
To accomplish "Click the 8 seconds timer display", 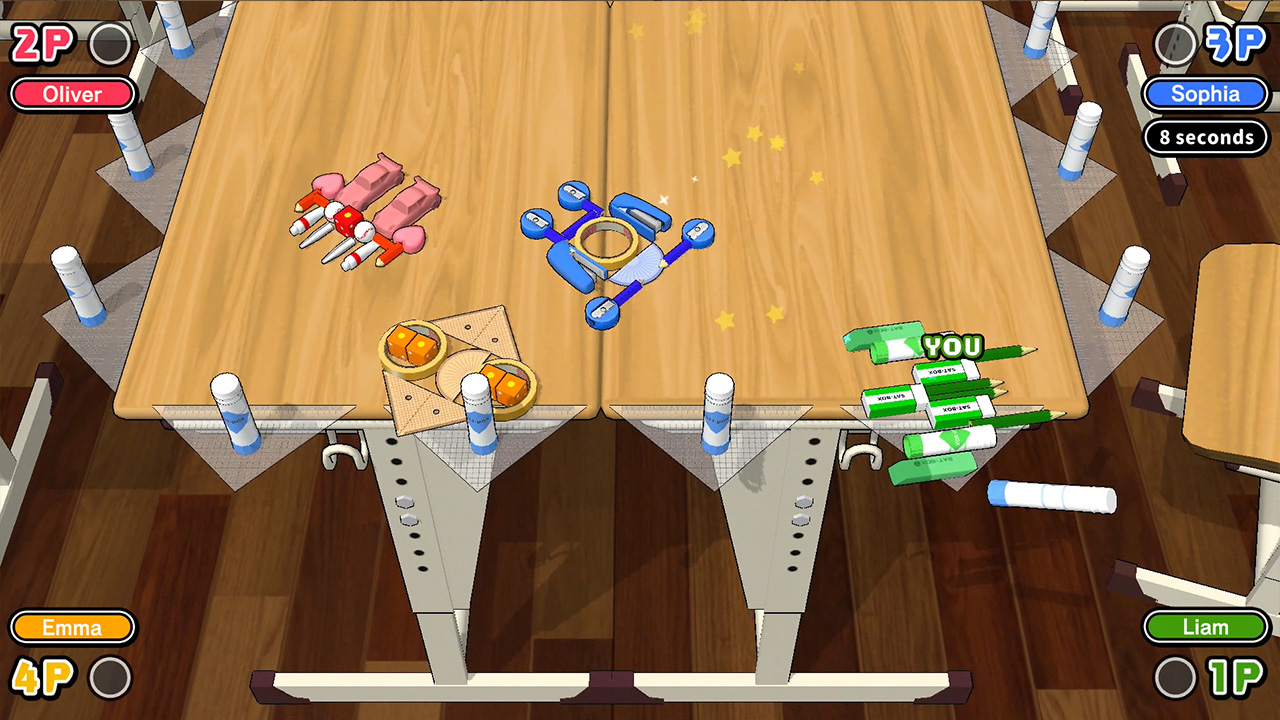I will coord(1206,138).
